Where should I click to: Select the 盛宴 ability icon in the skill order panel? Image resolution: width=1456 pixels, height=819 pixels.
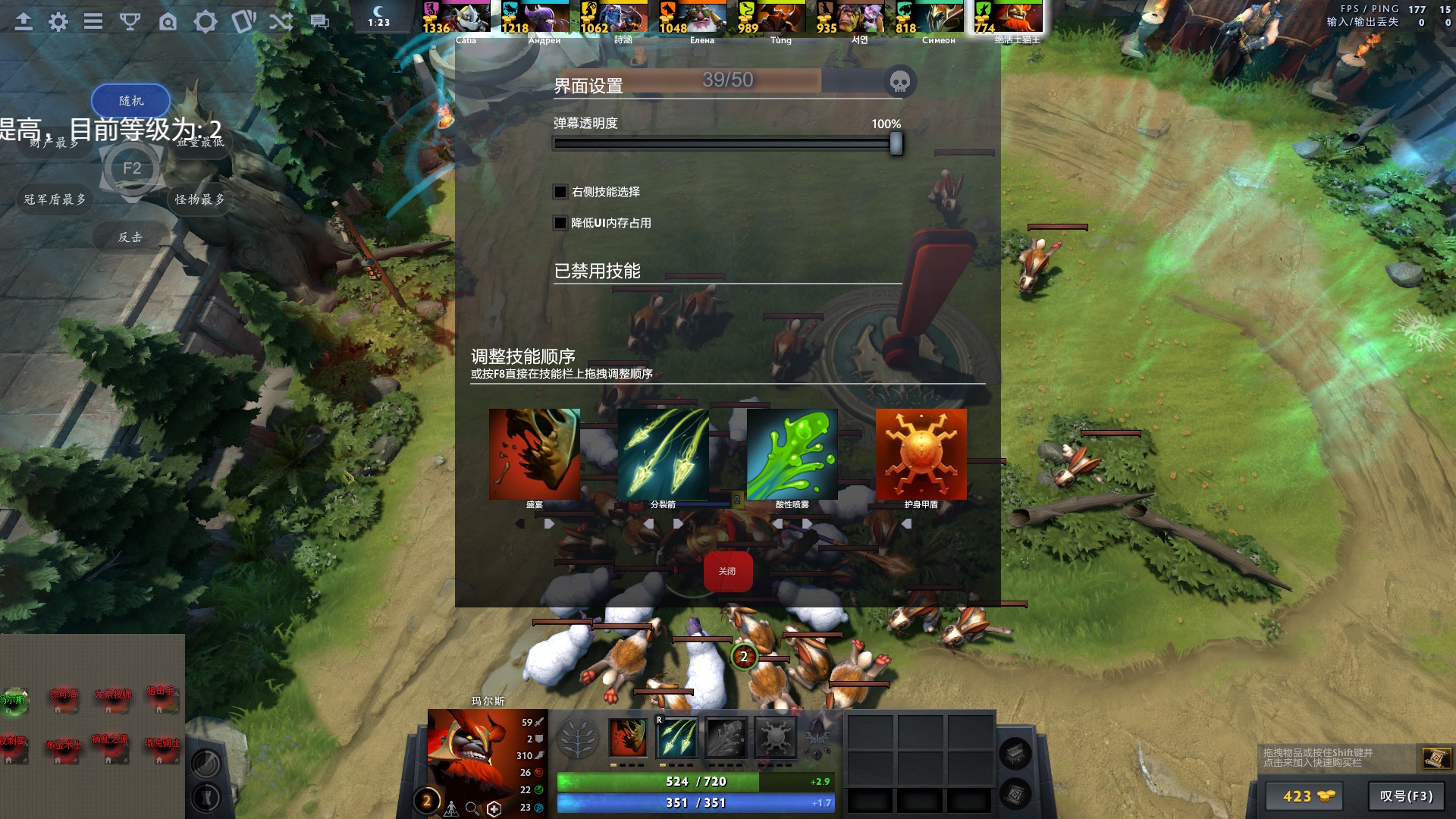point(535,453)
